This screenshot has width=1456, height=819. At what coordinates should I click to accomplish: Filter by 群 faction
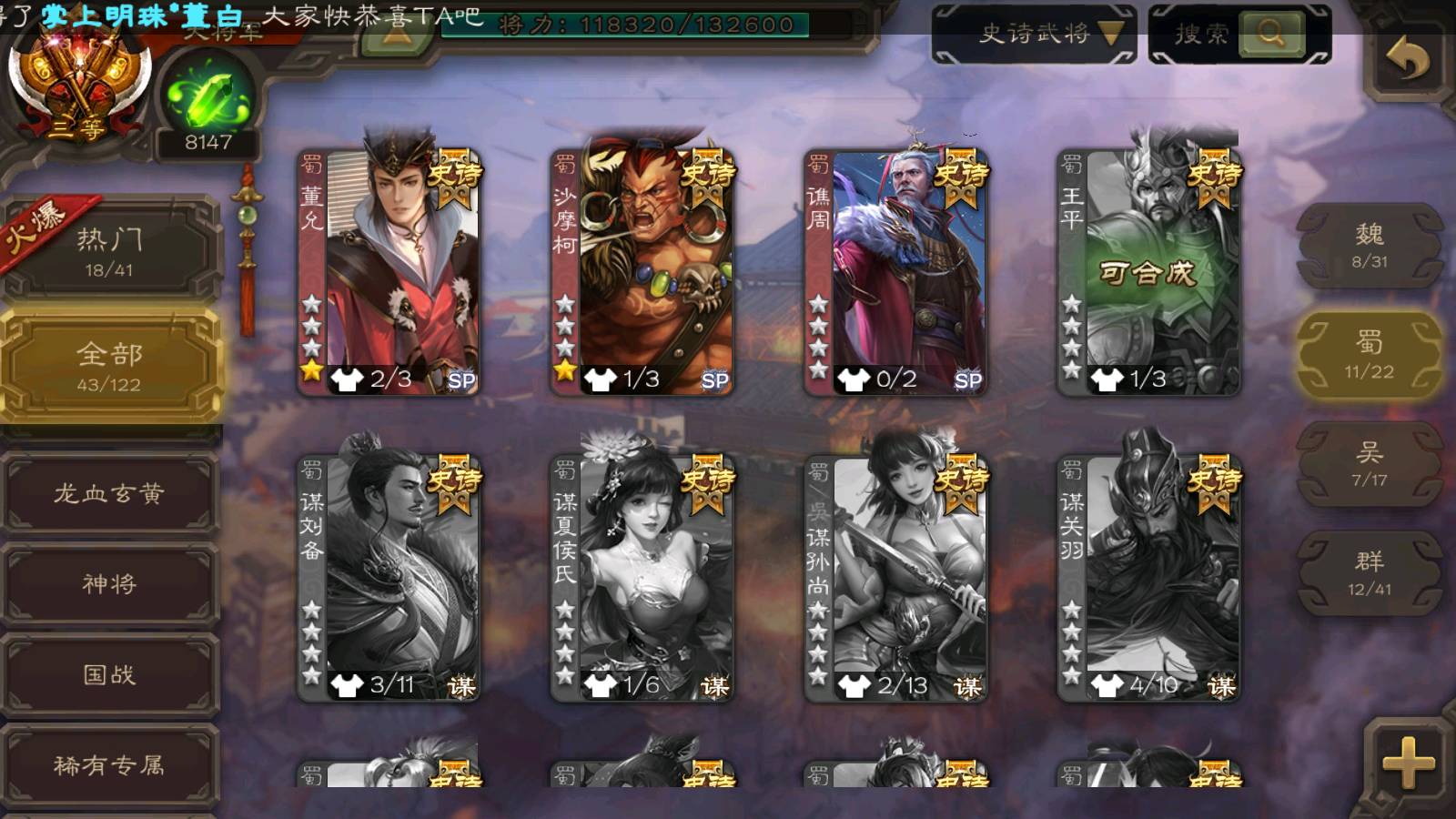(1369, 573)
